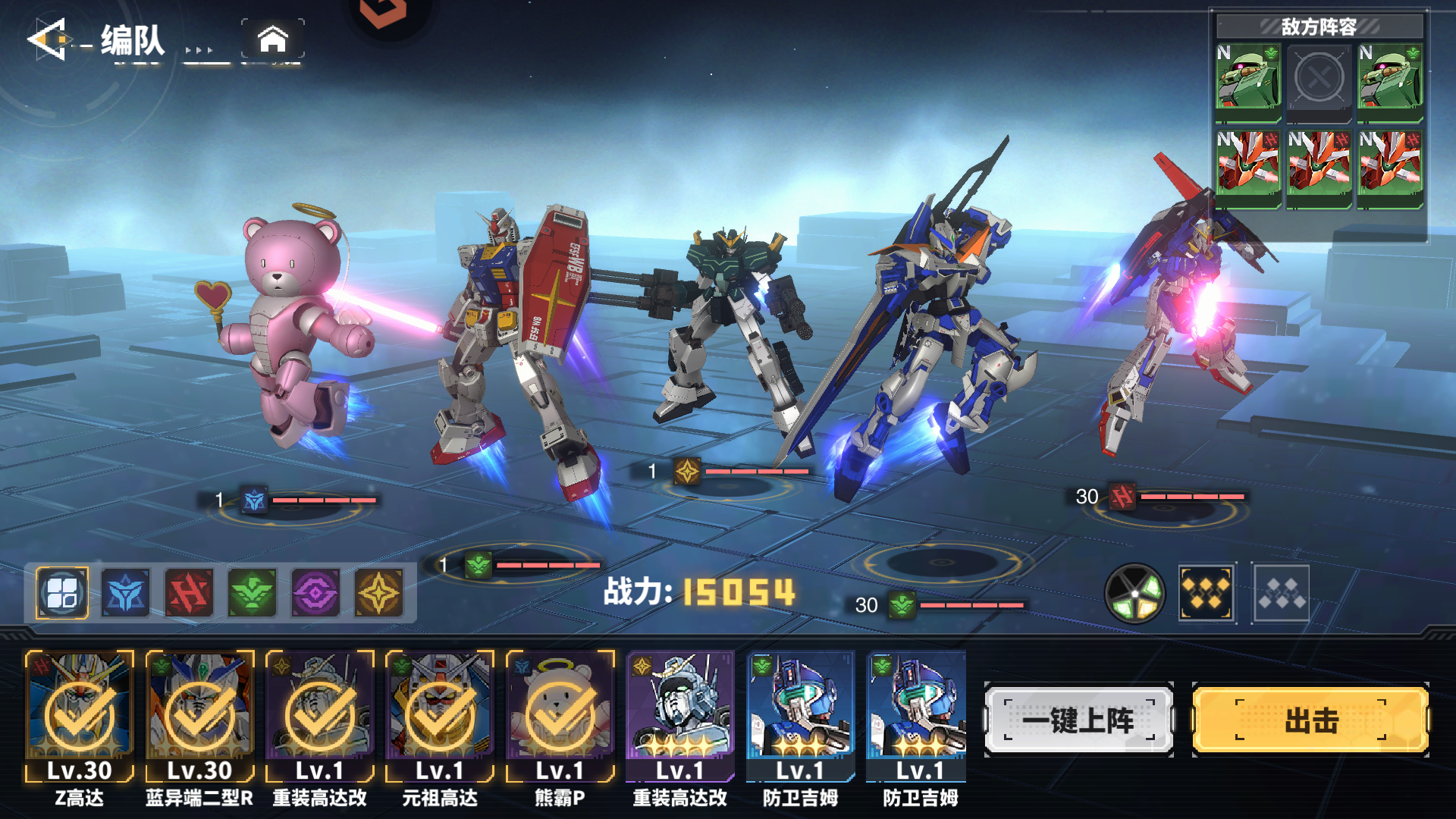Image resolution: width=1456 pixels, height=819 pixels.
Task: Open the type advantage wheel icon
Action: (1134, 593)
